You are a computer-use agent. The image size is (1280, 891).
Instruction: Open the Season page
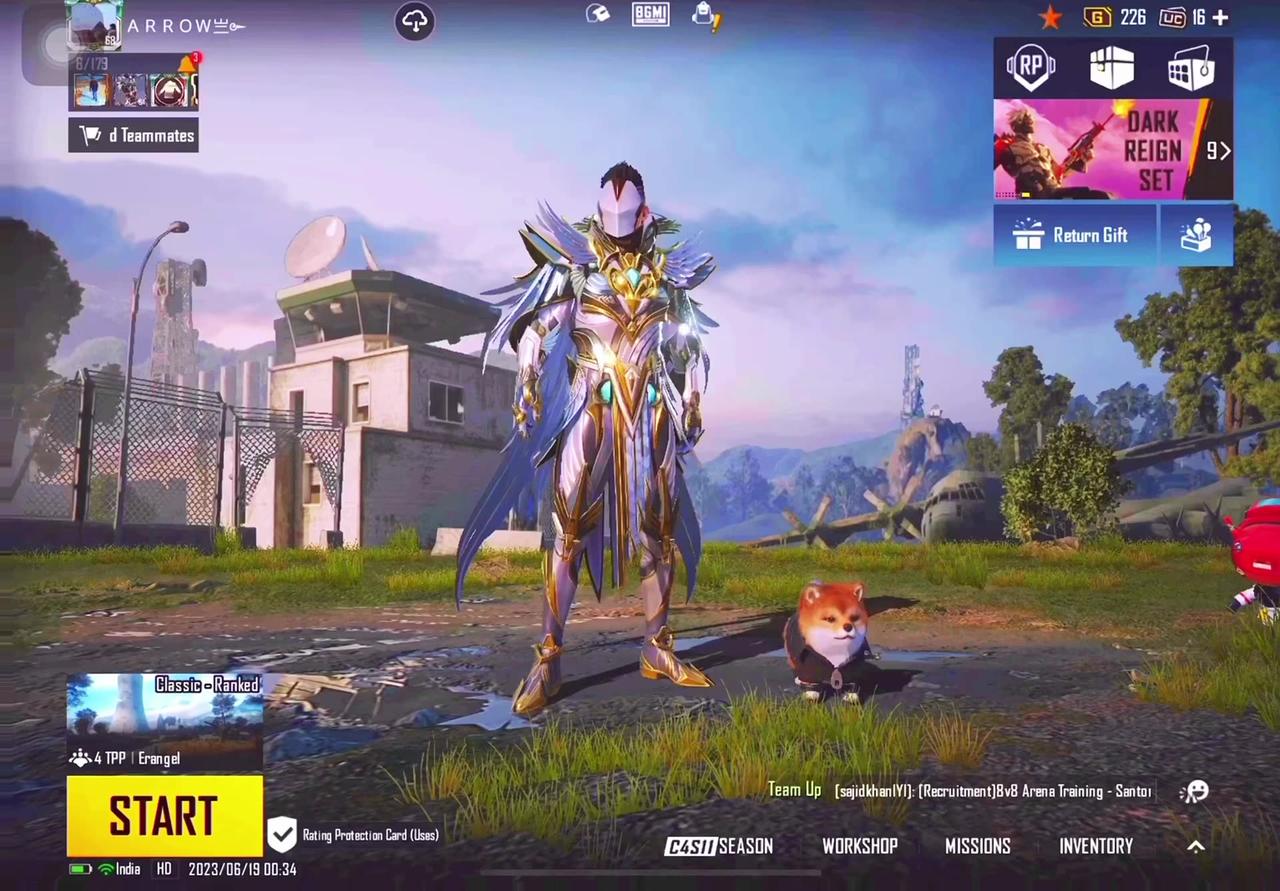pos(719,846)
